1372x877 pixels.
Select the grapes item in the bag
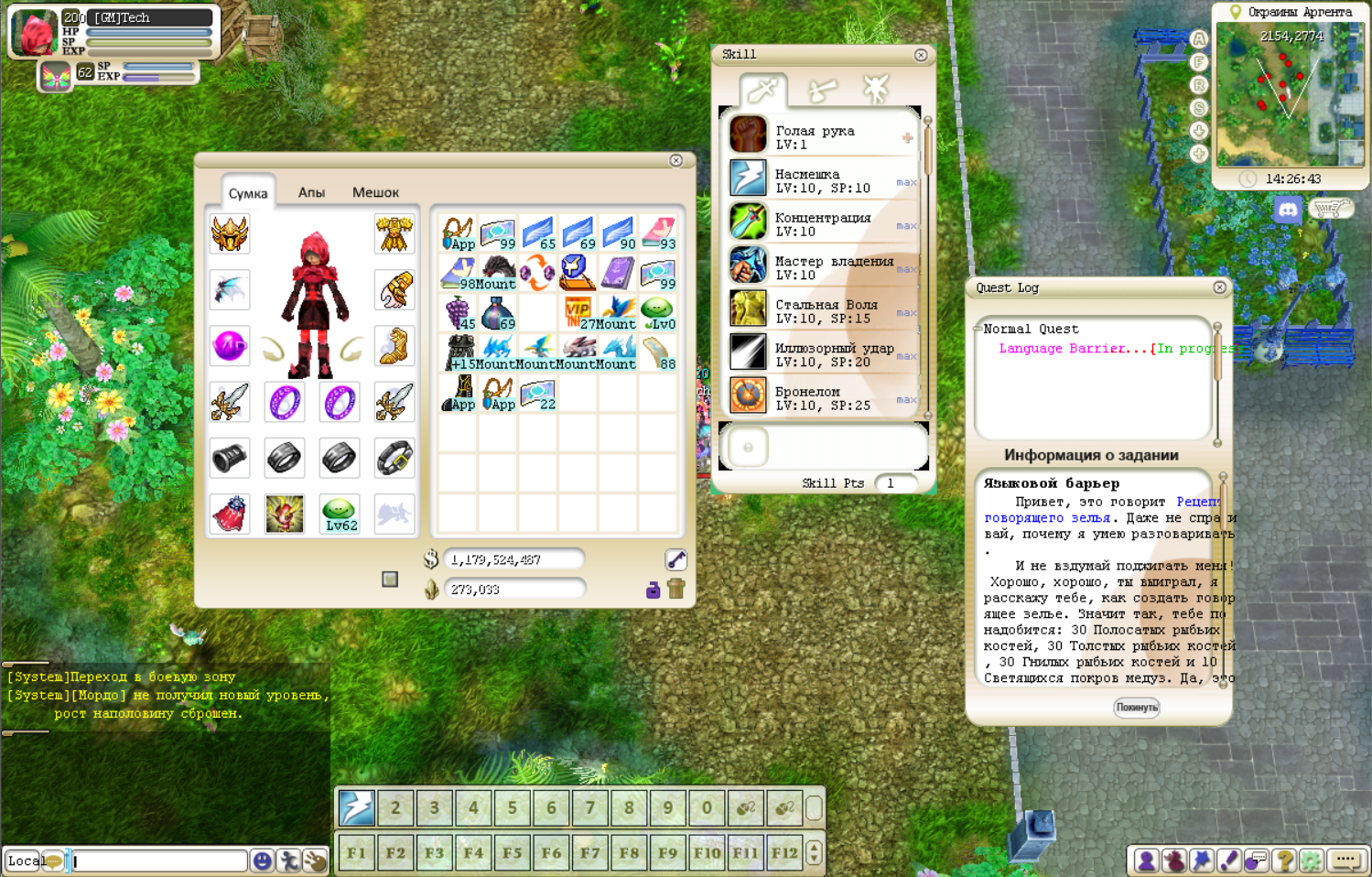coord(458,313)
